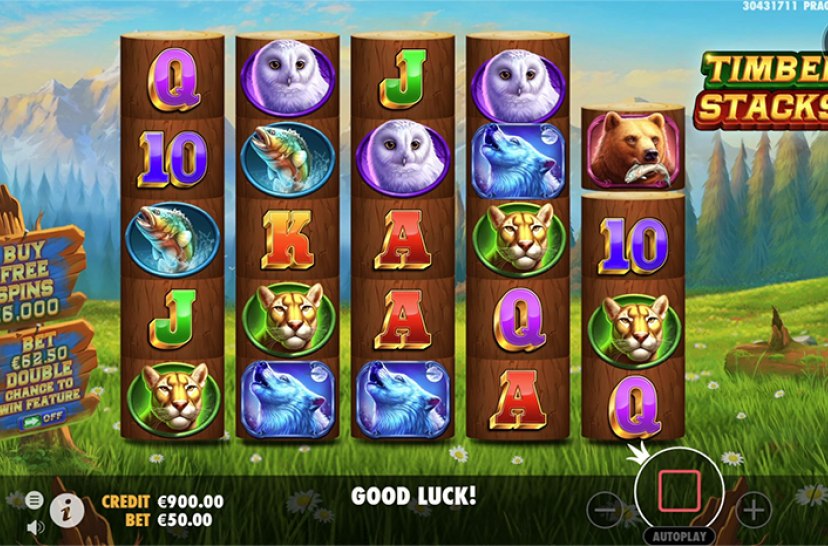Increase the bet with the plus button
The image size is (828, 546).
point(753,510)
